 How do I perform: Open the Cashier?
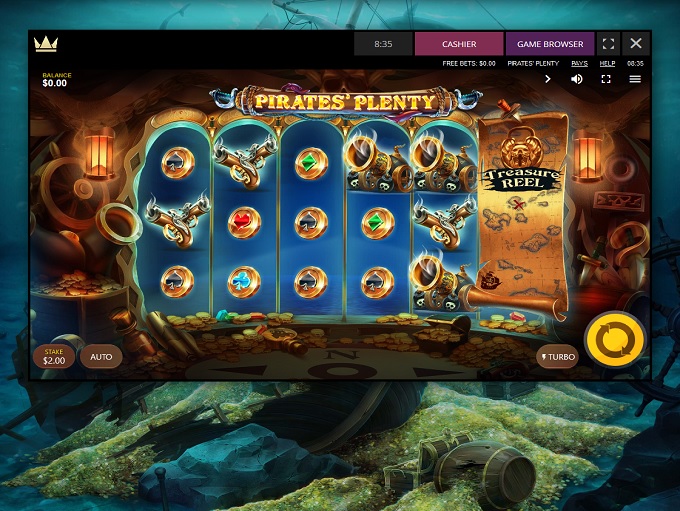(459, 44)
